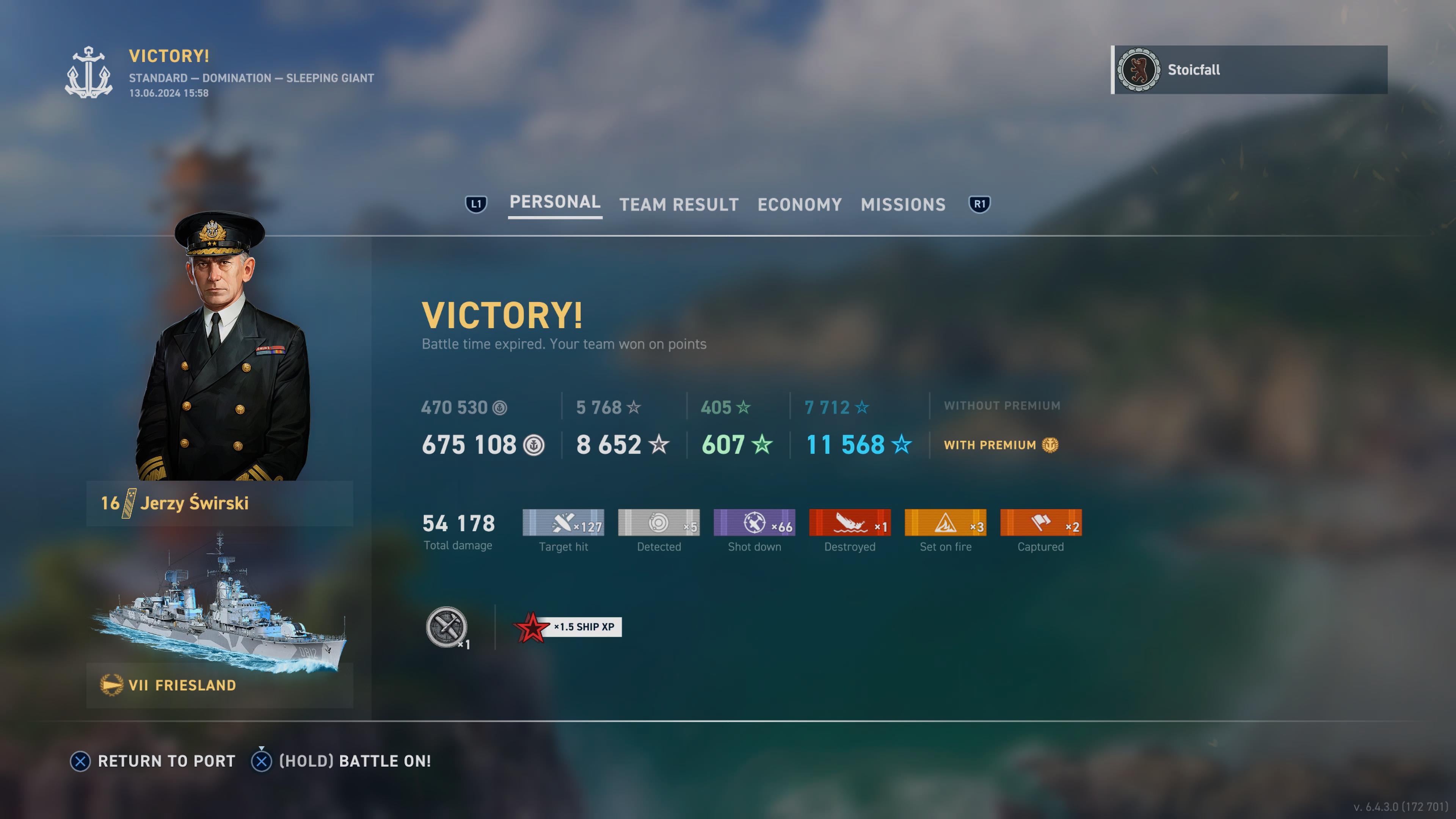Inspect the Target hit ribbon
The width and height of the screenshot is (1456, 819).
point(563,523)
